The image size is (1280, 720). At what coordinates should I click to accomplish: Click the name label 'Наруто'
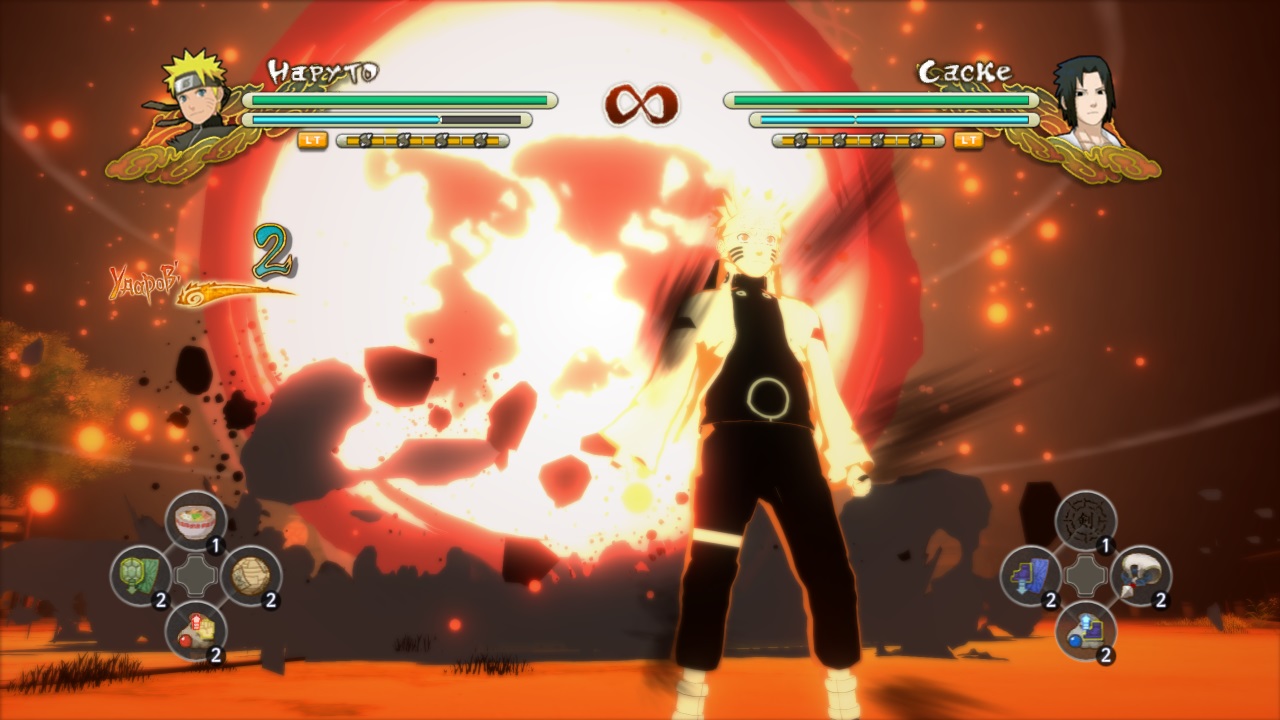pyautogui.click(x=325, y=70)
